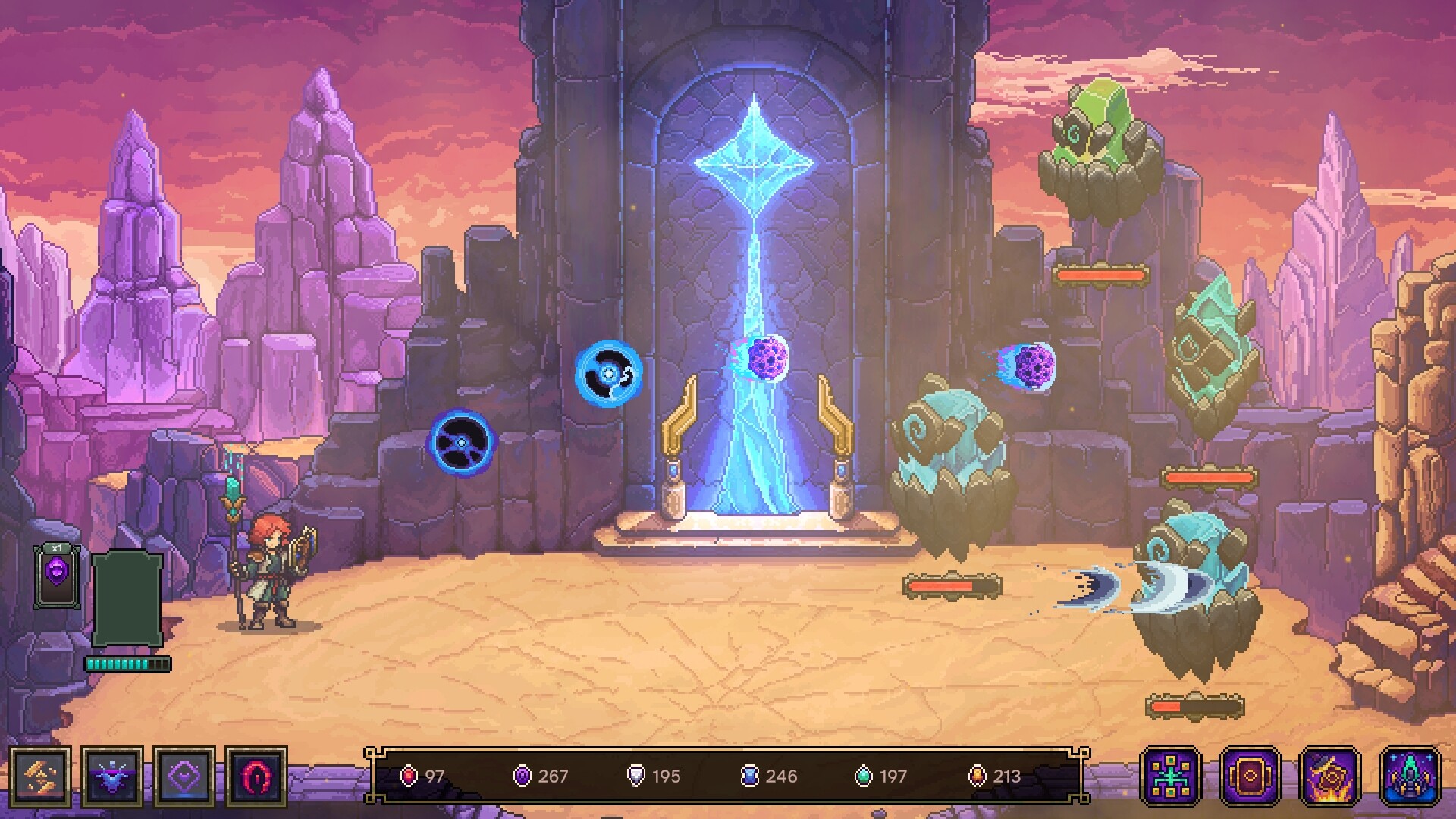Screen dimensions: 1456x819
Task: Click the red gem resource icon
Action: (409, 777)
